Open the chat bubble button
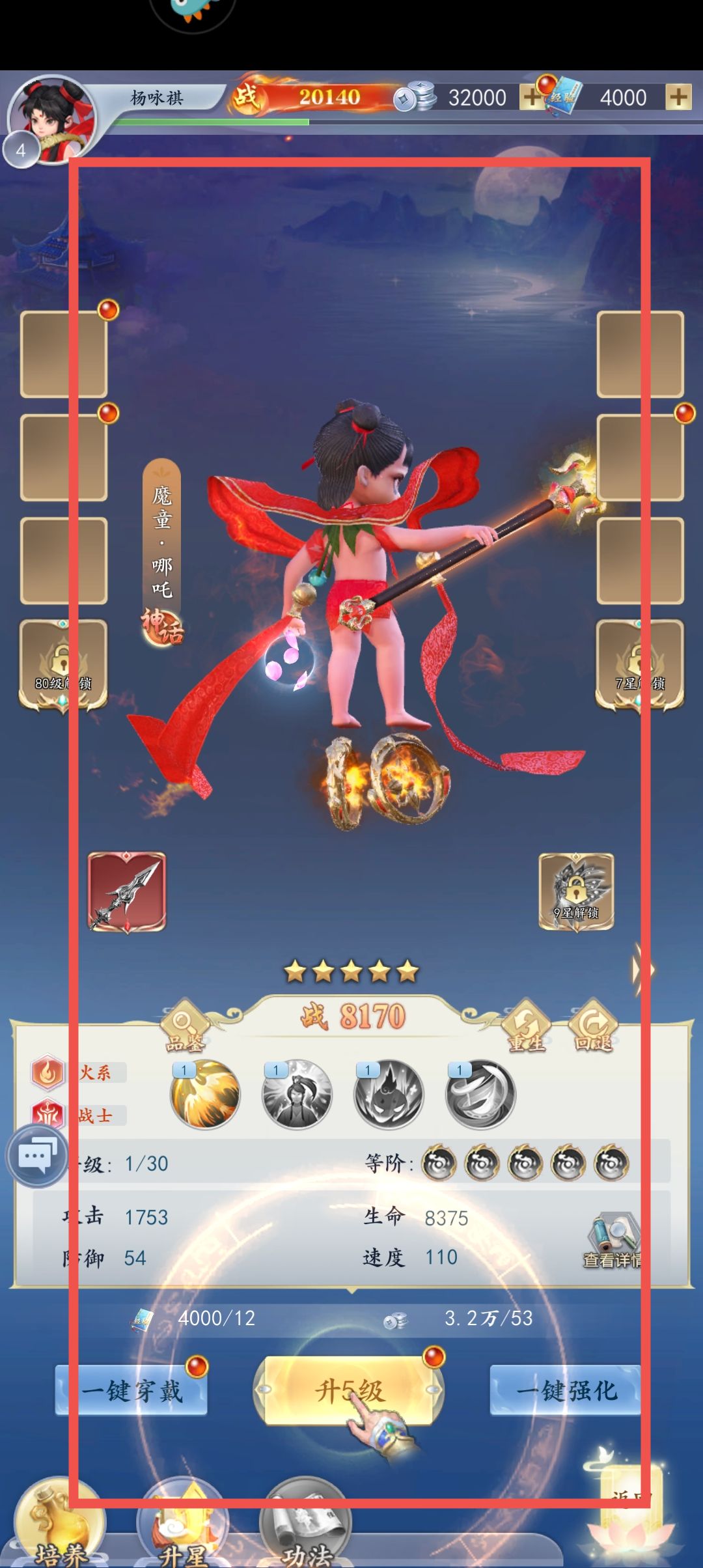The width and height of the screenshot is (703, 1568). click(36, 1156)
